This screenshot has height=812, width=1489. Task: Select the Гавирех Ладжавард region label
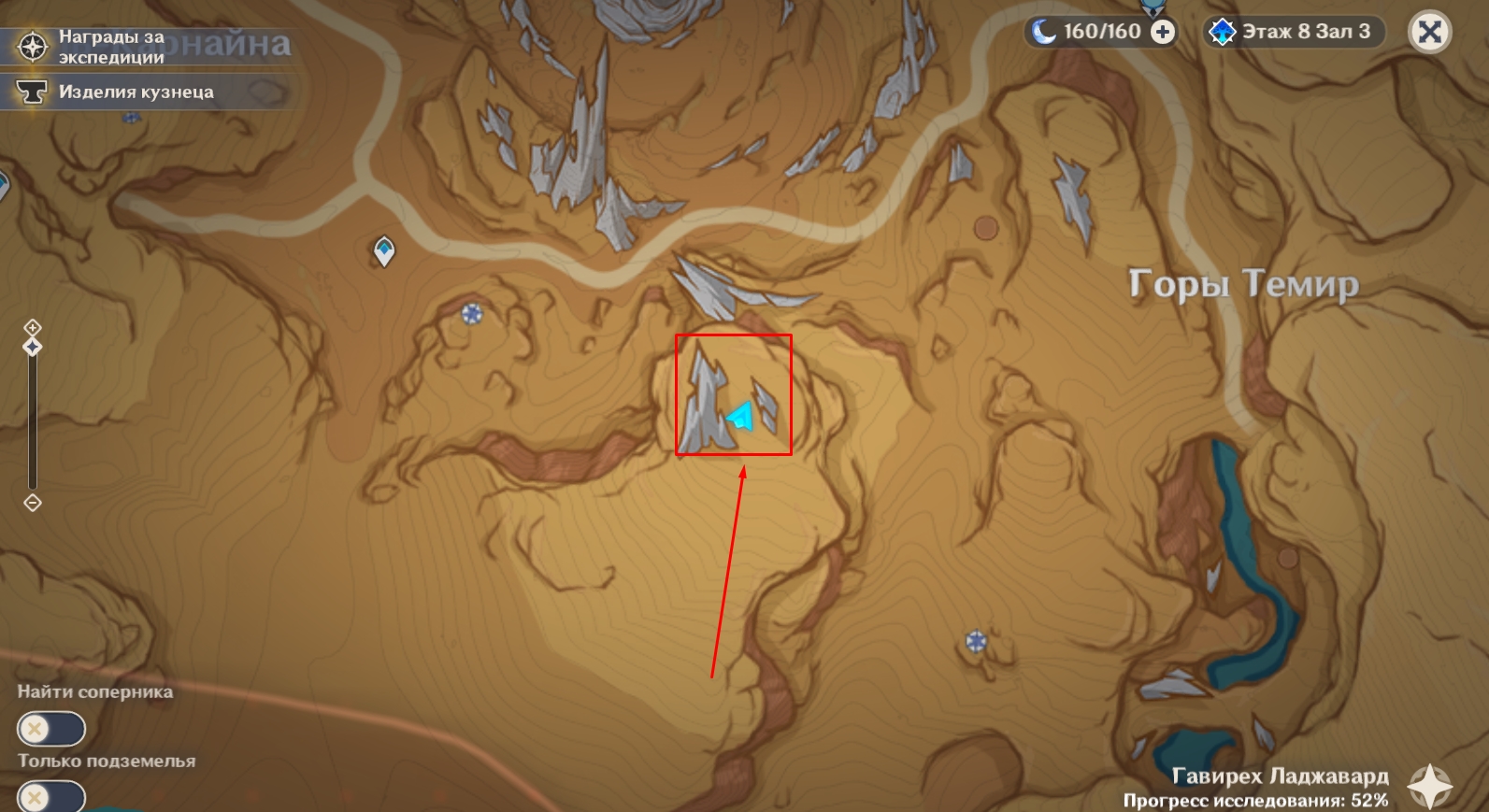(x=1280, y=776)
